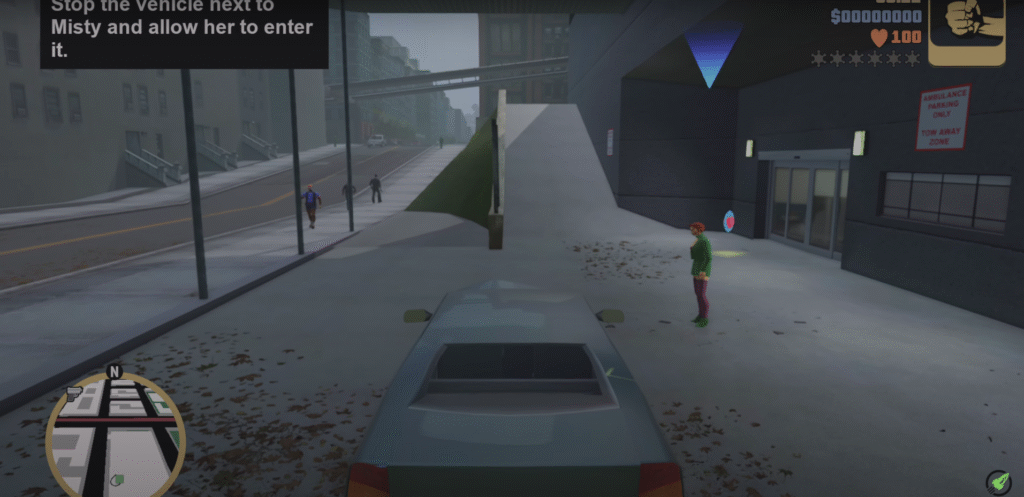Click the gun shop marker on minimap
1024x497 pixels.
tap(73, 391)
